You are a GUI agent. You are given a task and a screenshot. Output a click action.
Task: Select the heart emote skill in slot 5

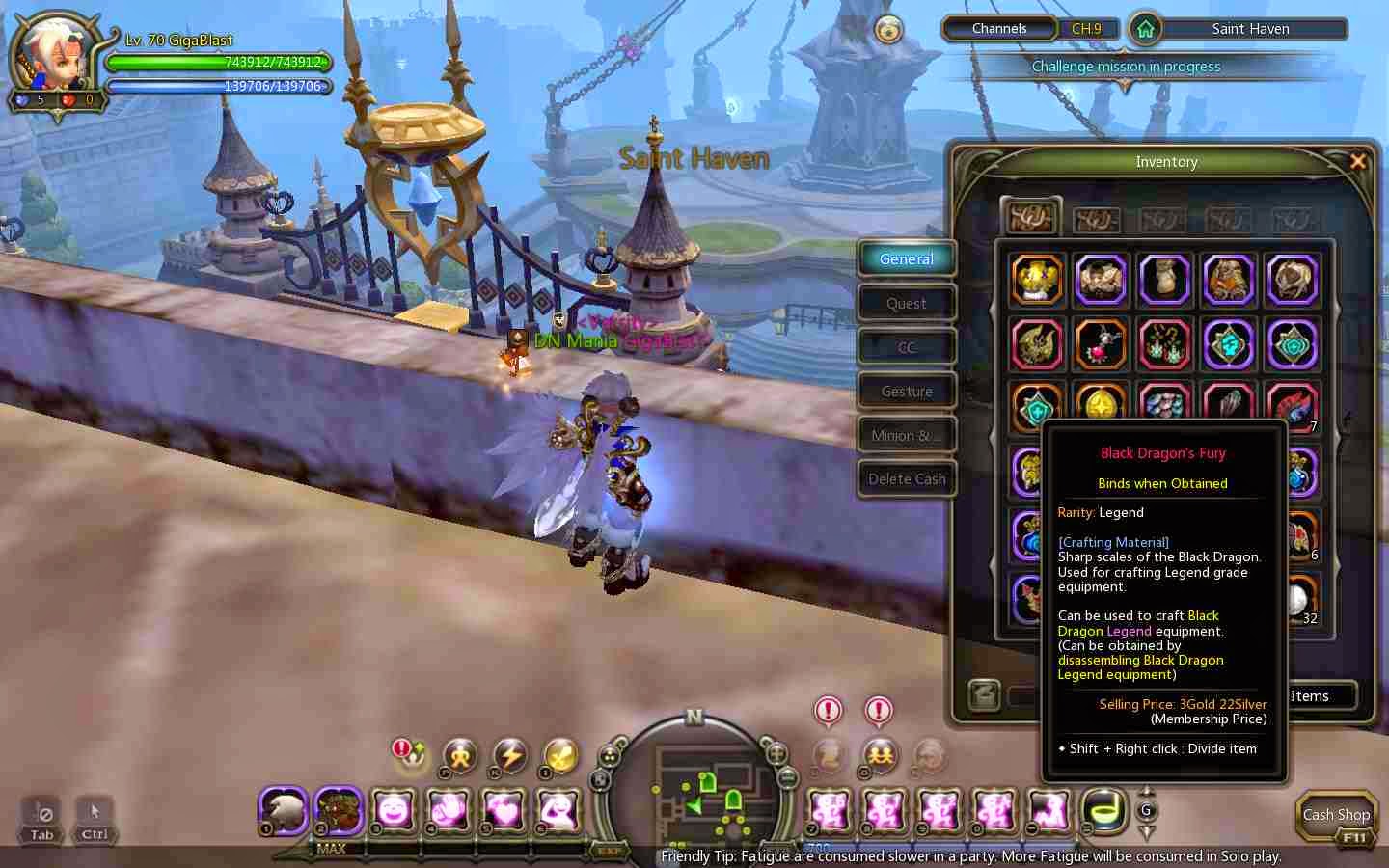[502, 813]
